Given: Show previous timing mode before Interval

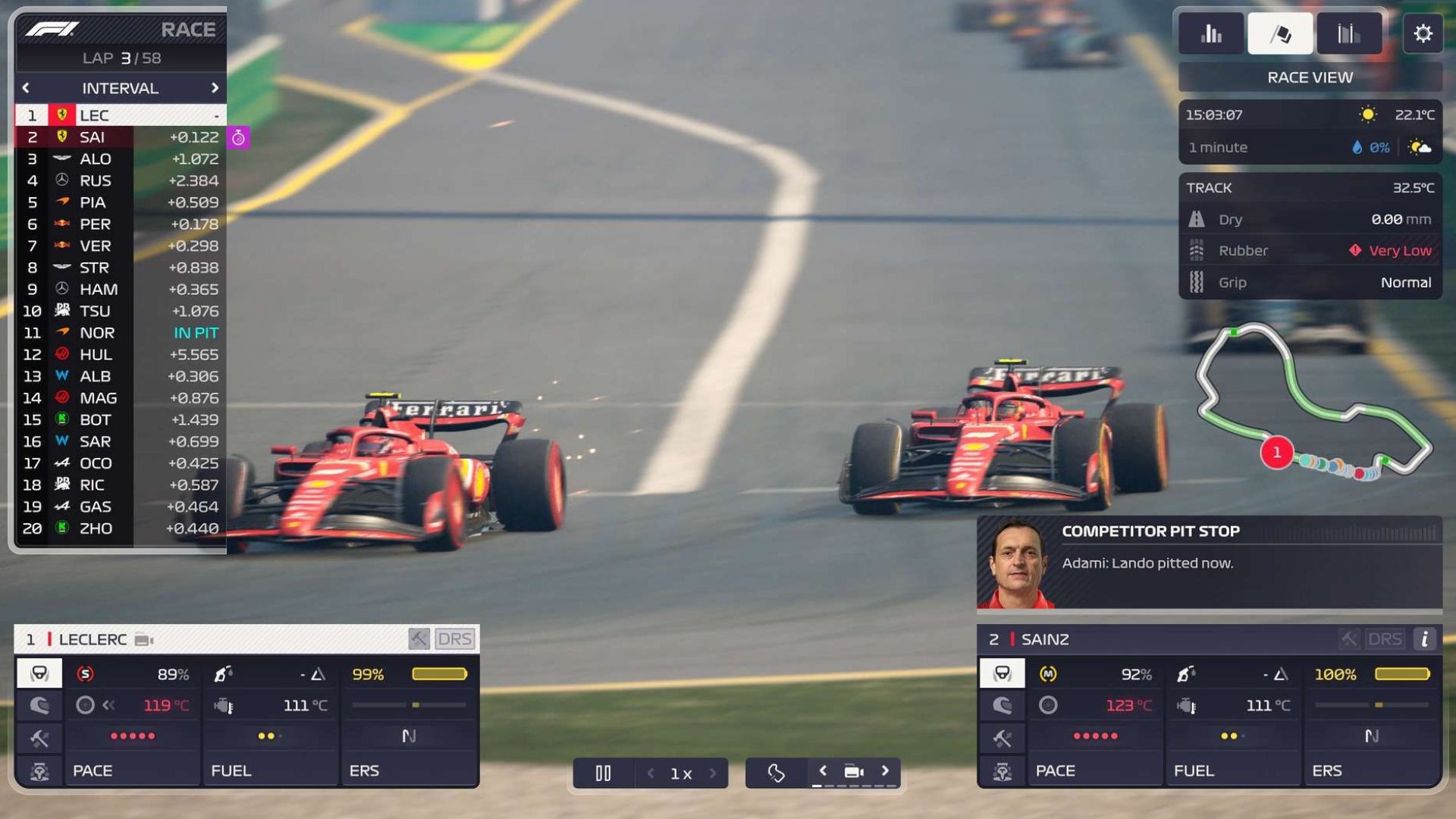Looking at the screenshot, I should click(26, 88).
